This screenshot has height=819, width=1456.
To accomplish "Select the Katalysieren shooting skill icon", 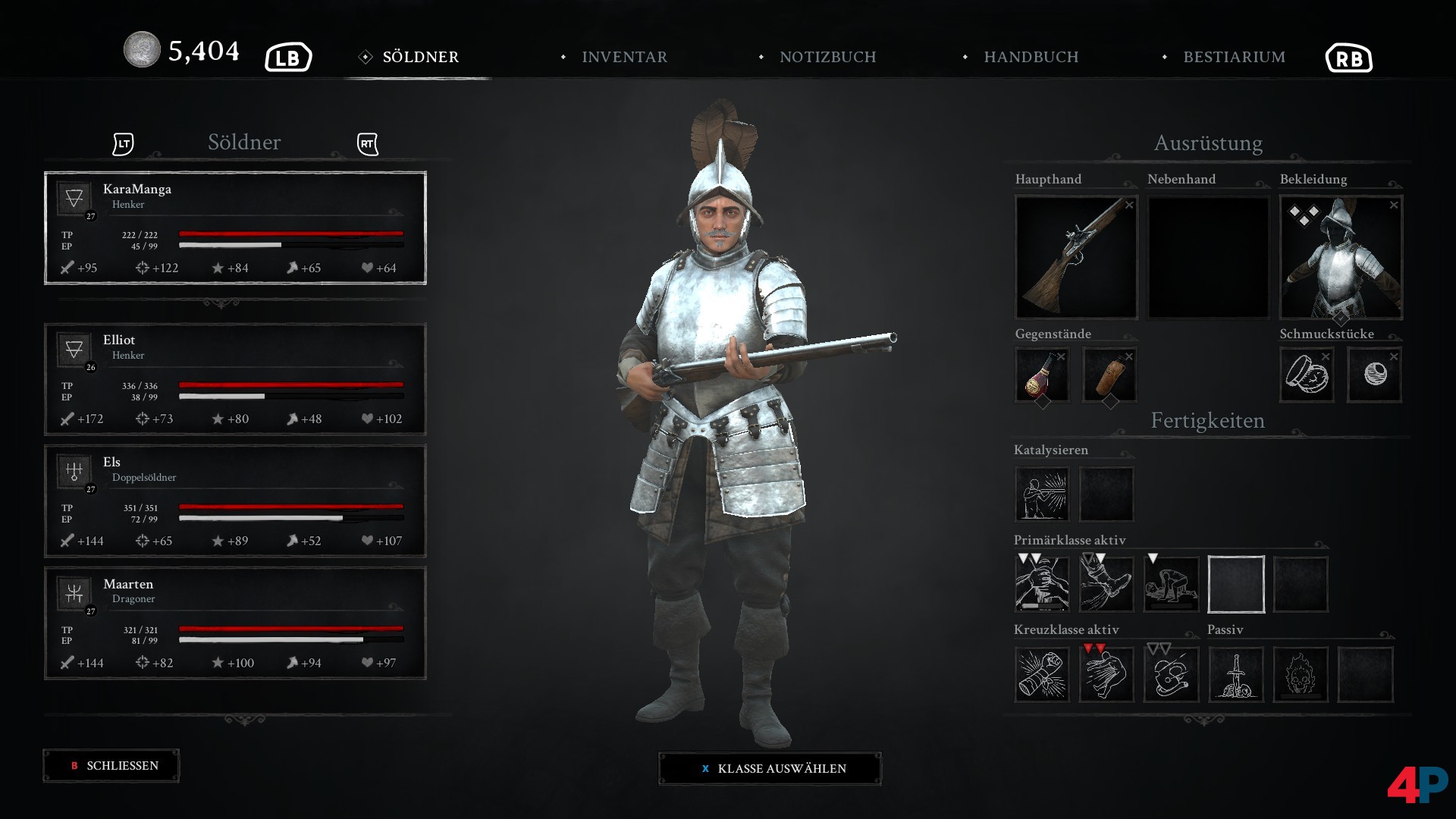I will click(1042, 494).
